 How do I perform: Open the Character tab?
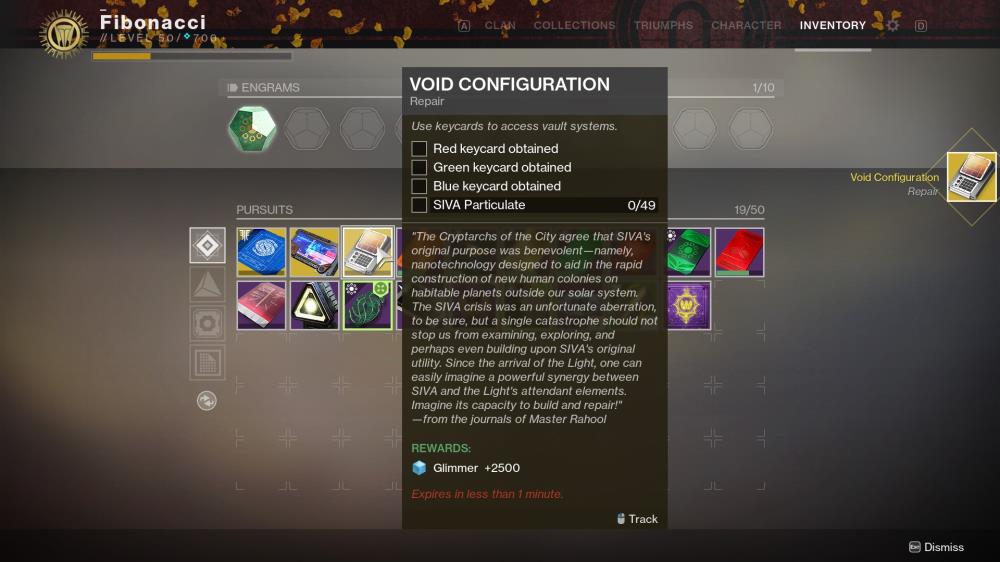(x=746, y=25)
